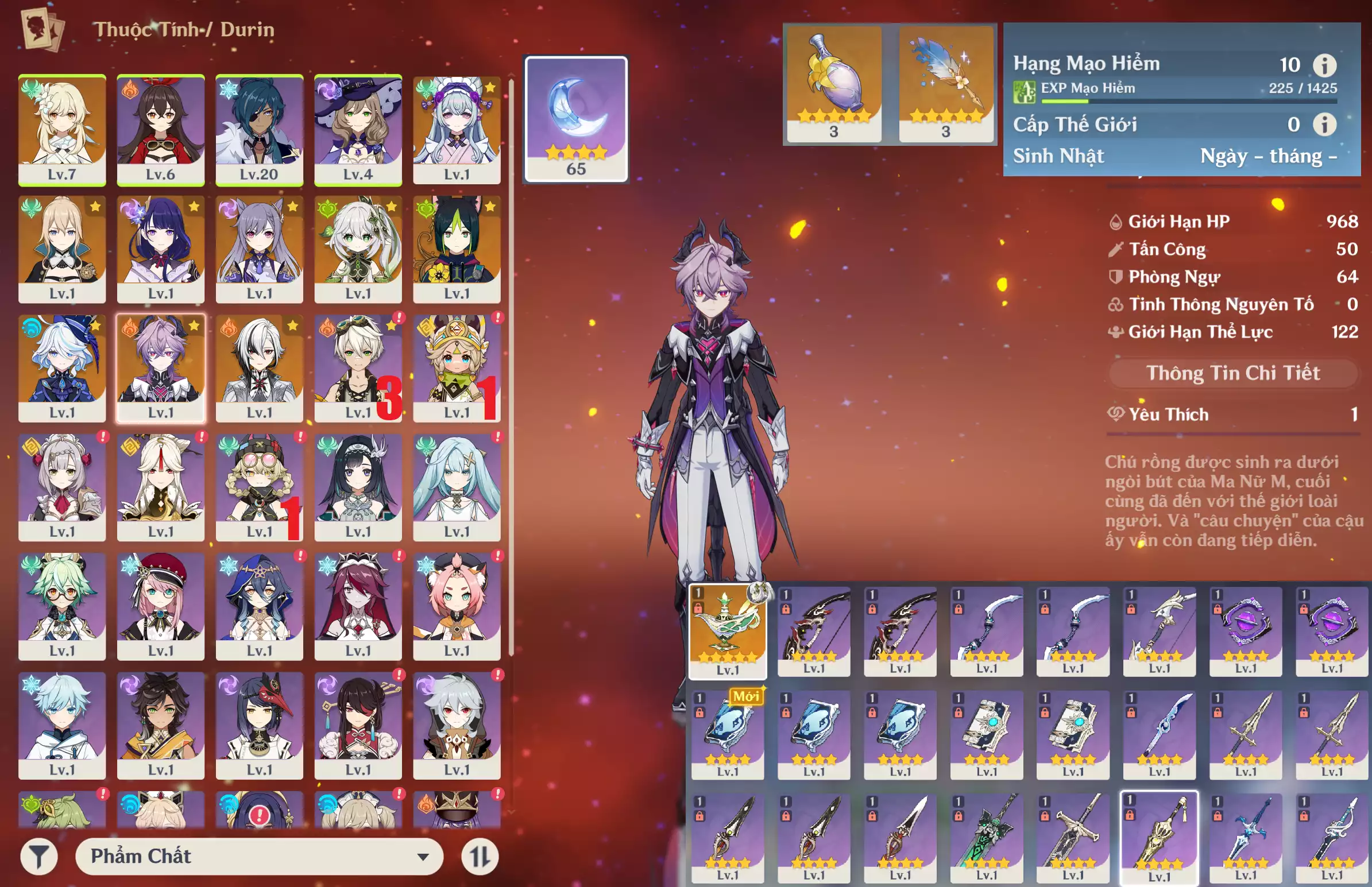The image size is (1372, 887).
Task: Open the character archive icon beside Thuộc Tính
Action: tap(42, 29)
